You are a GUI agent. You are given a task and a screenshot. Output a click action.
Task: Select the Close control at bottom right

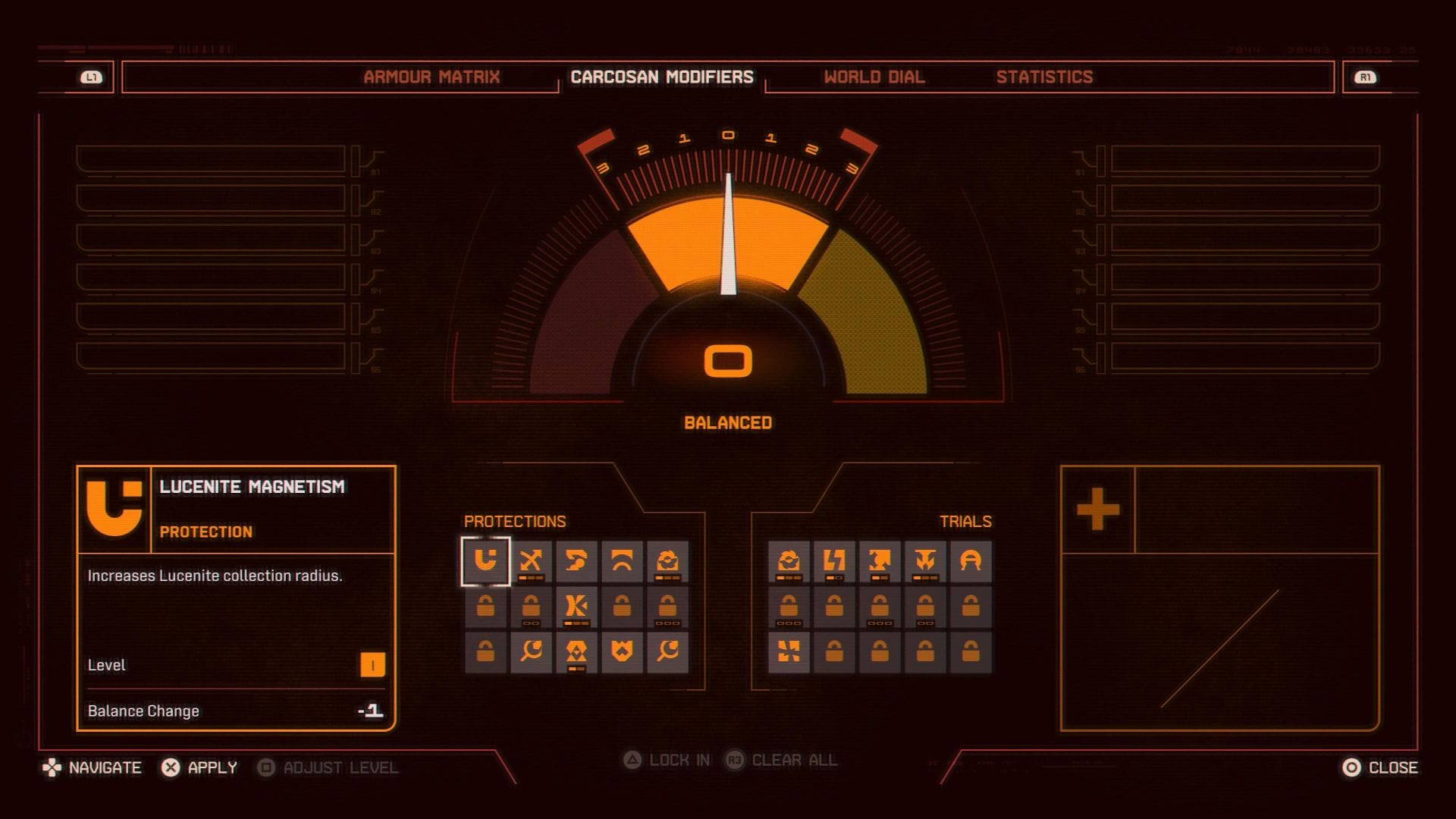1379,767
